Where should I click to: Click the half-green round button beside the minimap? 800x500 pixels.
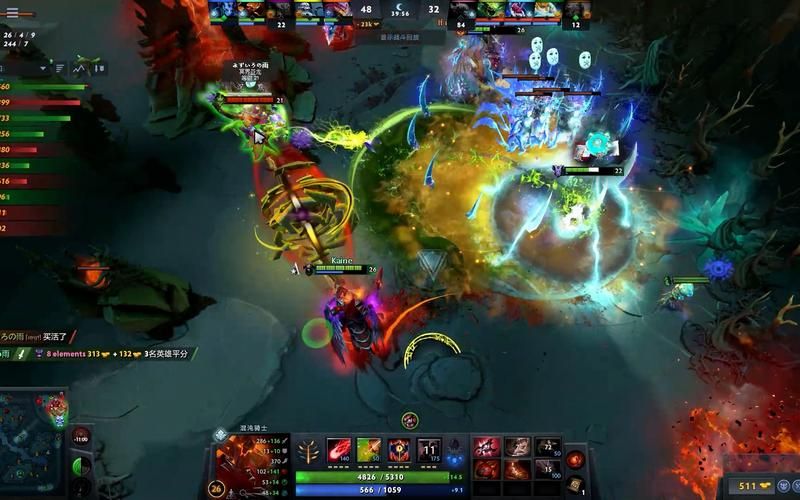[x=81, y=466]
